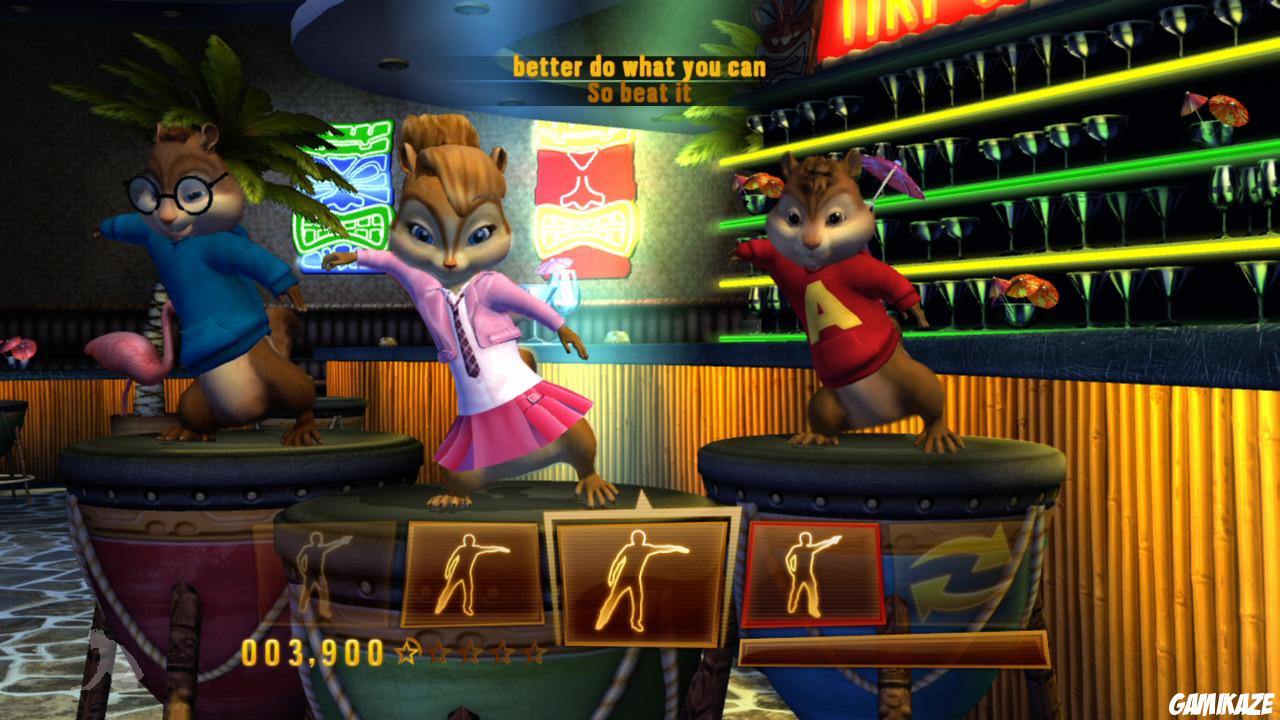The width and height of the screenshot is (1280, 720).
Task: Click the cocktail glass on the red tiki sign
Action: (x=563, y=290)
